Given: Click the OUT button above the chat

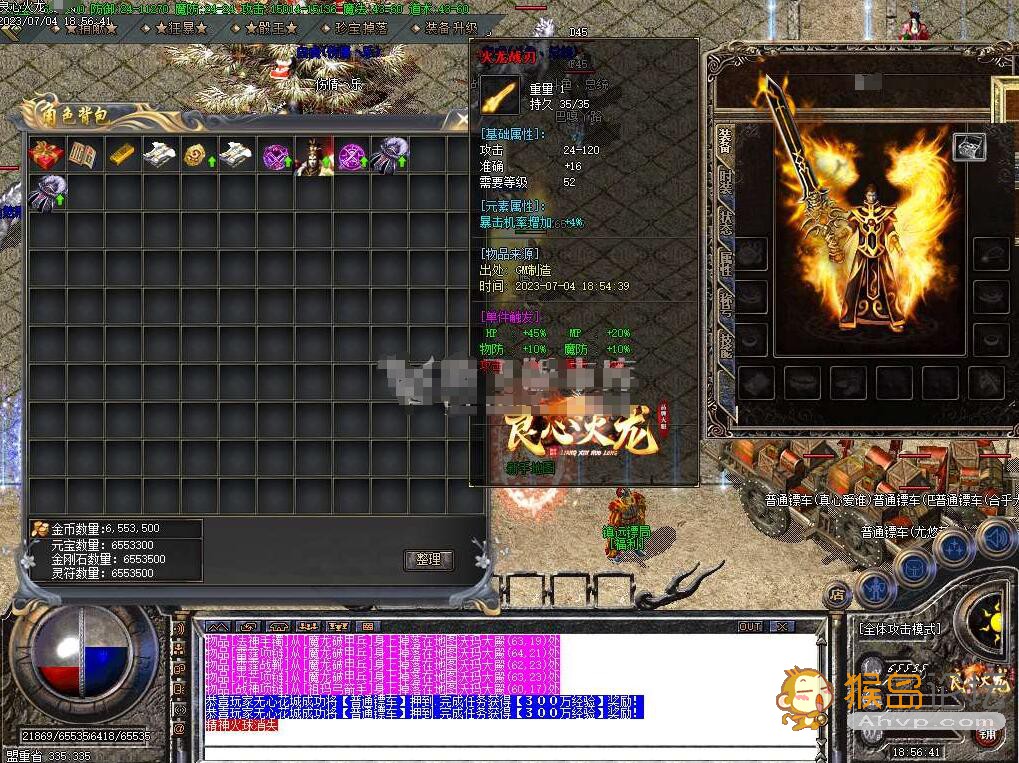Looking at the screenshot, I should click(750, 626).
